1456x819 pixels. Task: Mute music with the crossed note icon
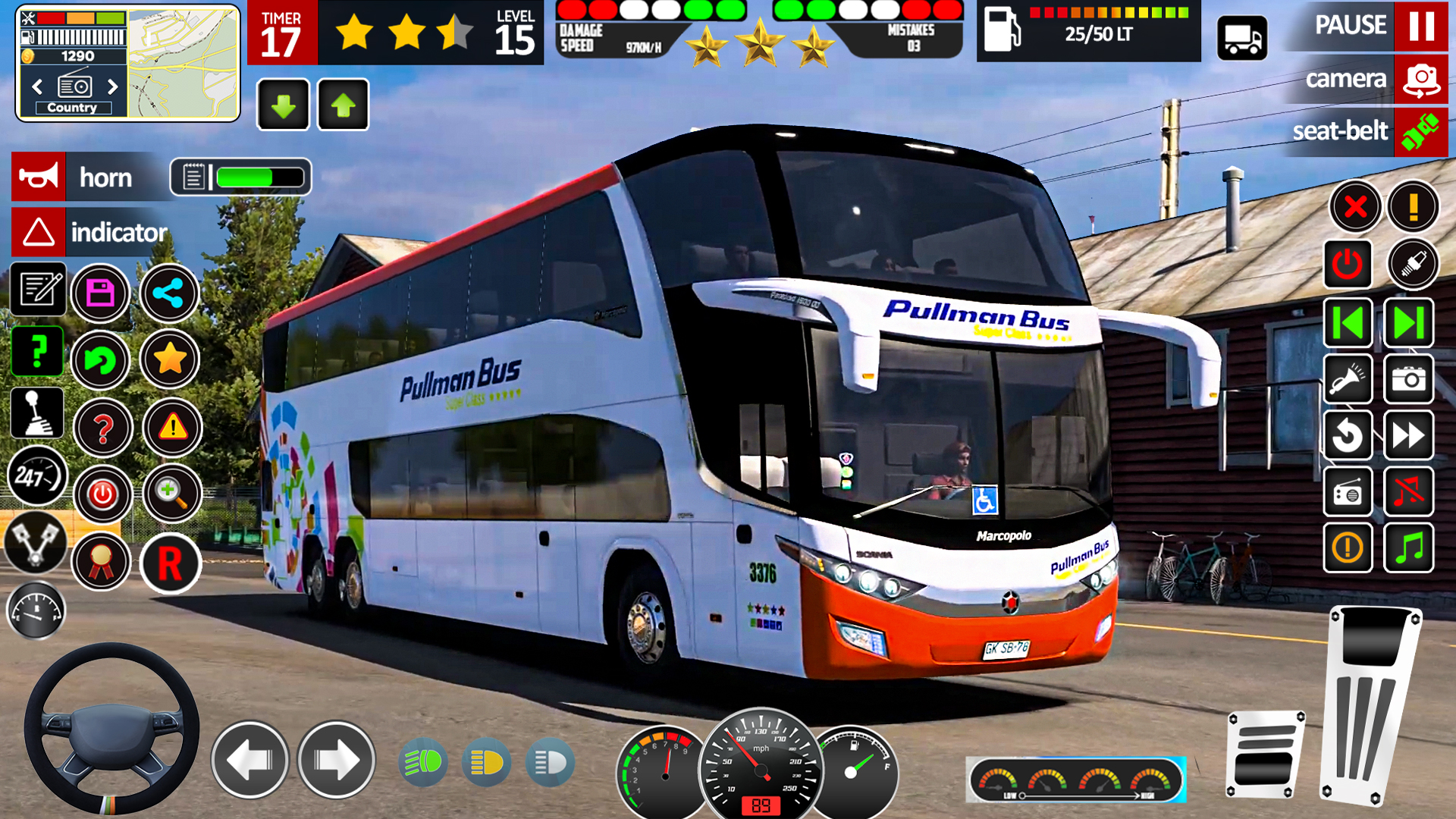1408,492
